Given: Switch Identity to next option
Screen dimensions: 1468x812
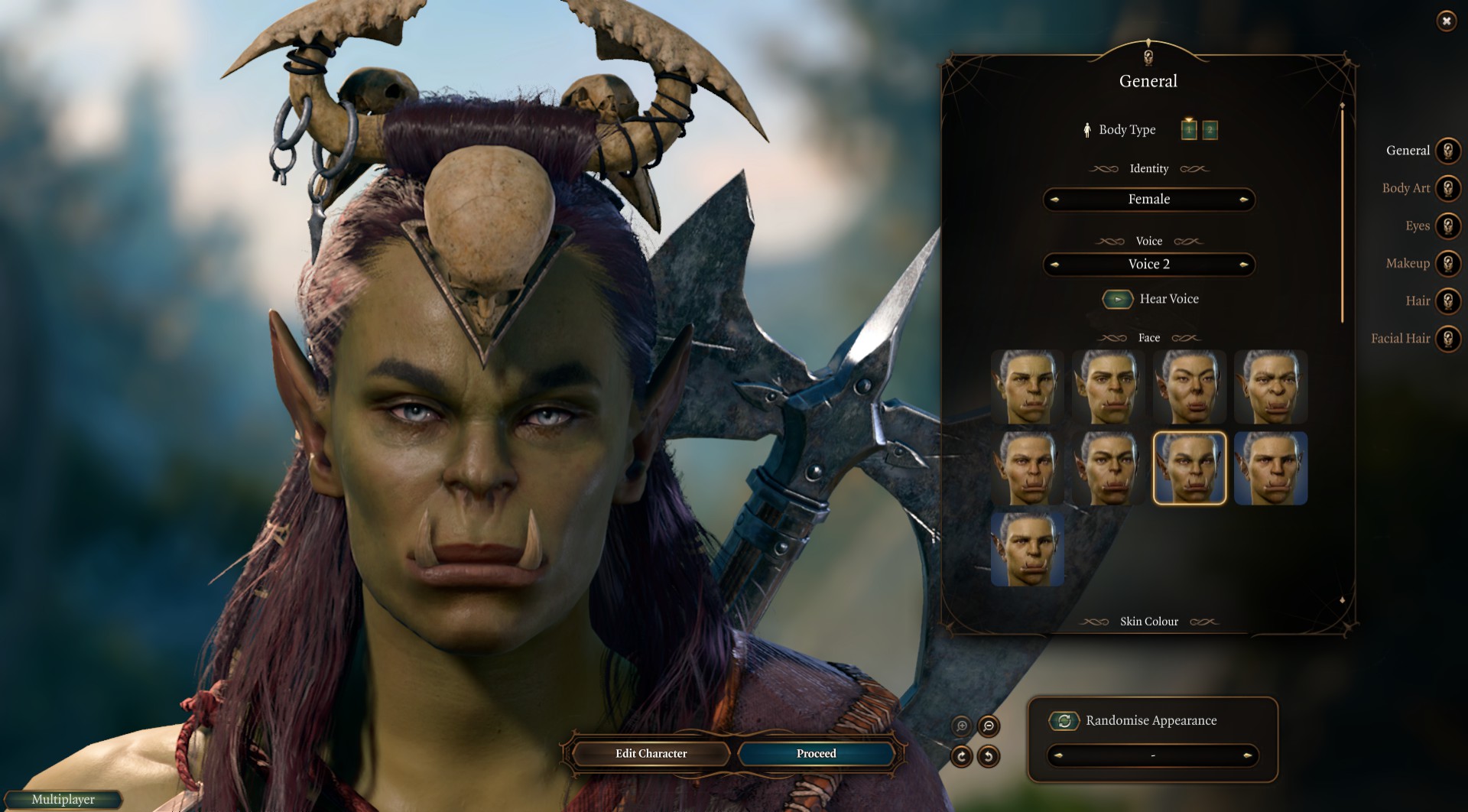Looking at the screenshot, I should (x=1244, y=200).
